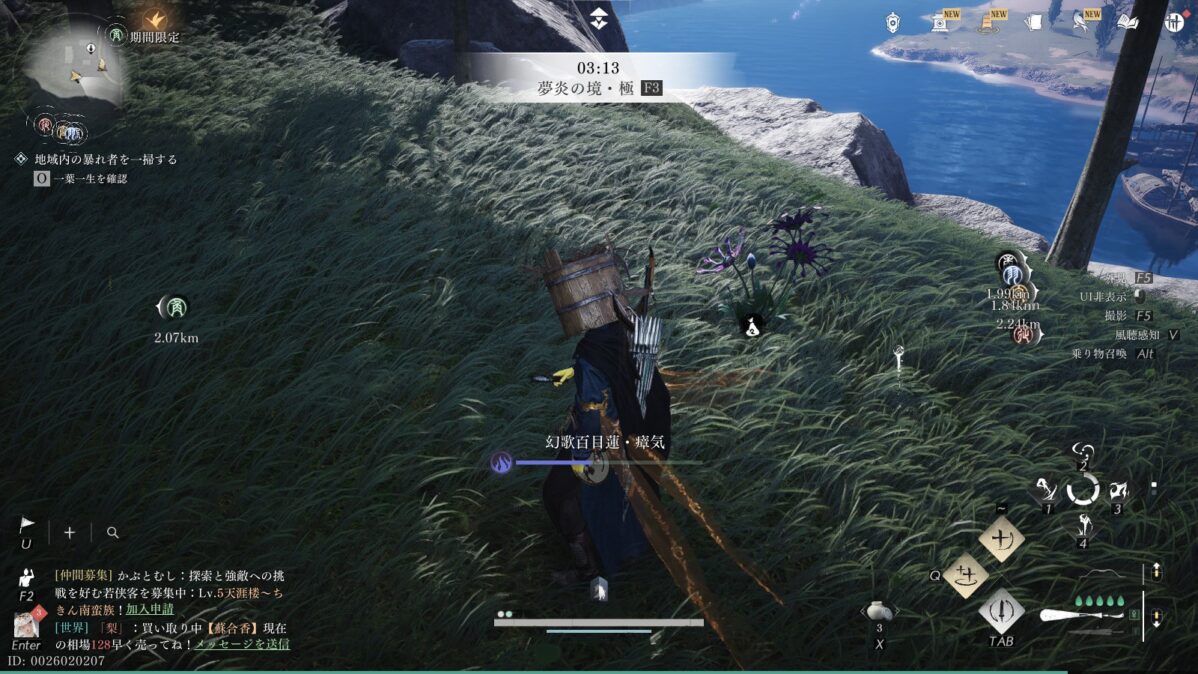This screenshot has height=674, width=1198.
Task: Open the magnifying glass search icon
Action: [112, 533]
